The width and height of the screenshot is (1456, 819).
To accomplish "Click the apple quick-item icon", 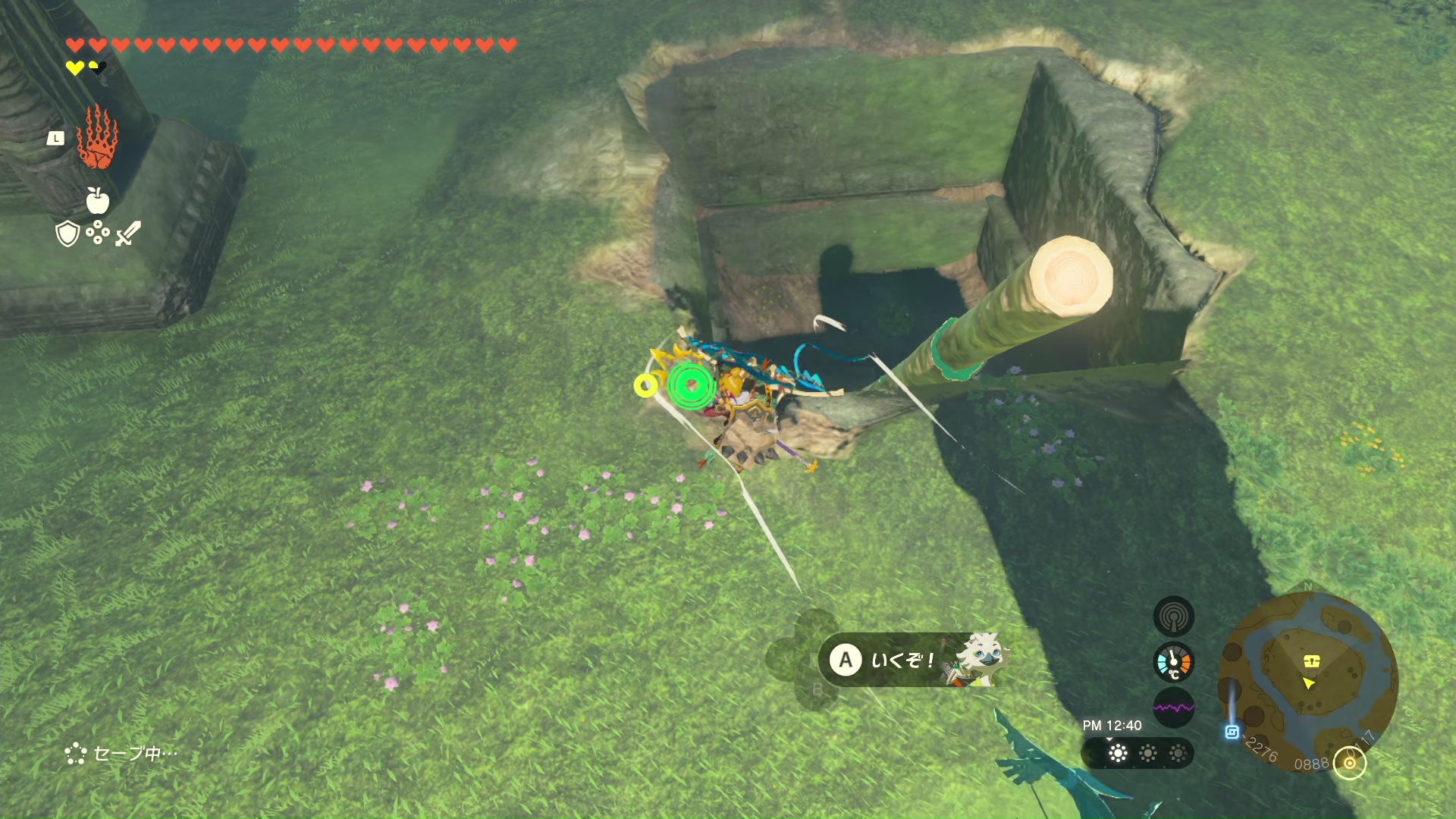I will click(98, 201).
